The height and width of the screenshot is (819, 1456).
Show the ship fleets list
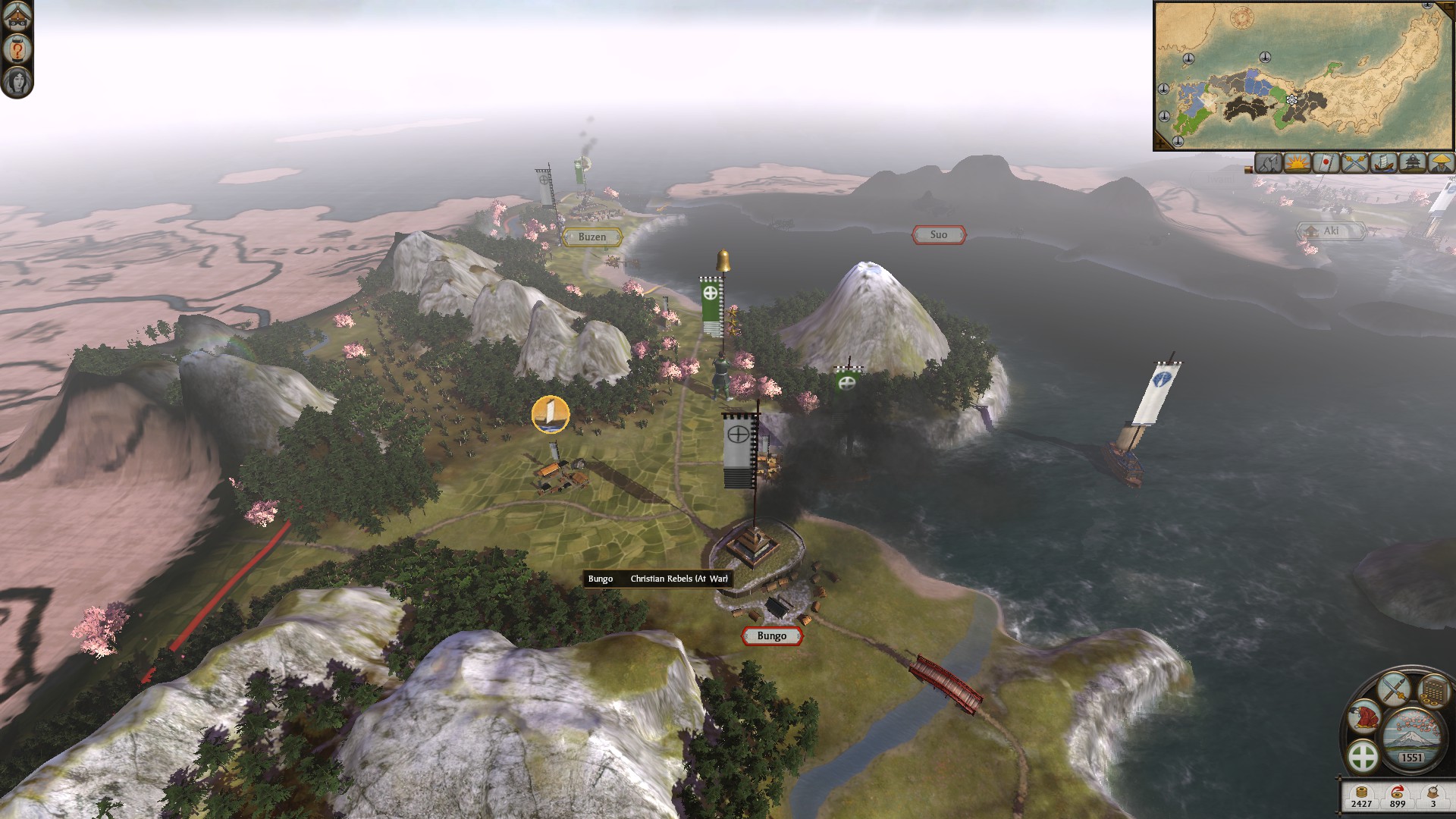pos(1383,163)
